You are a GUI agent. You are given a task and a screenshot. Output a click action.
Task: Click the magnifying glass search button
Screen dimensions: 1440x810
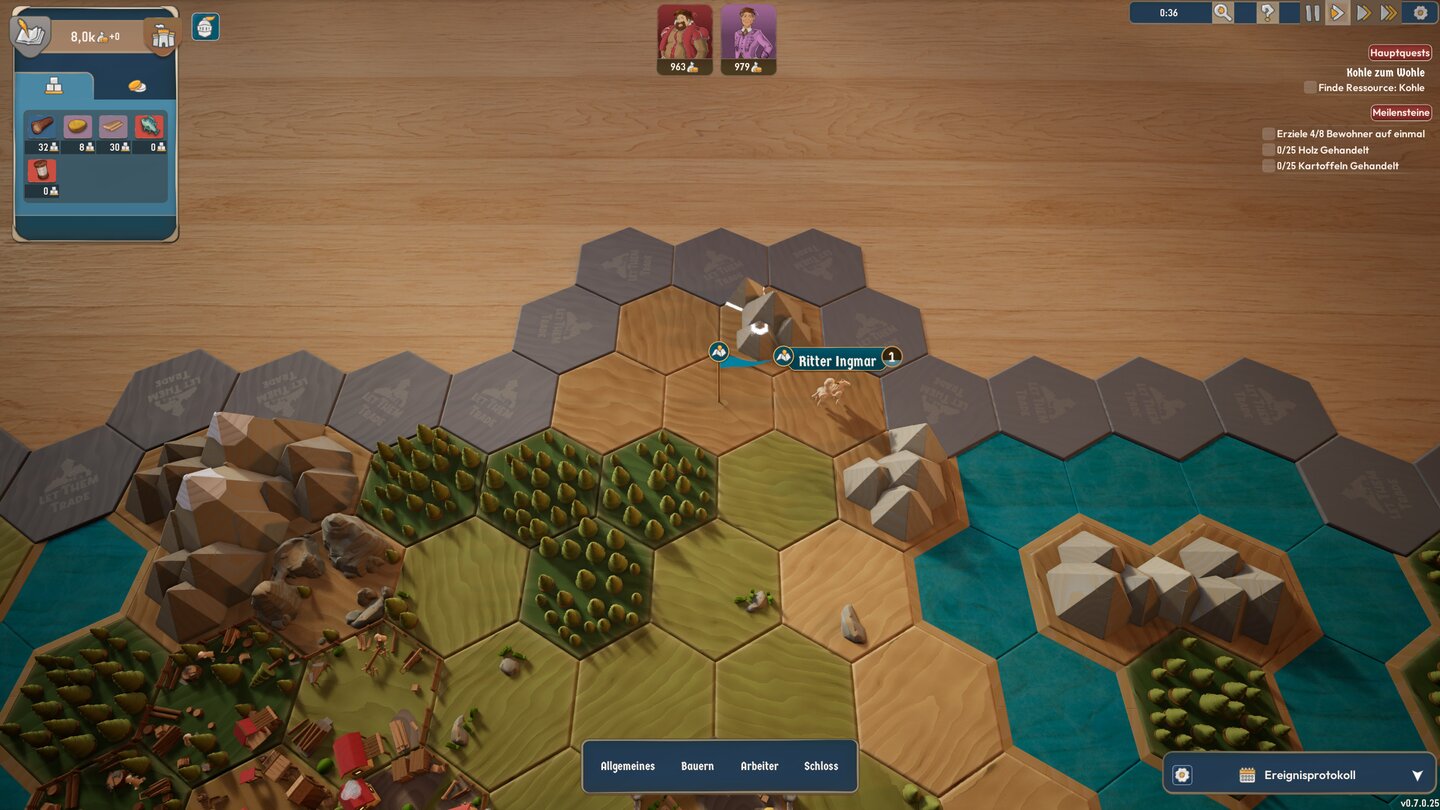click(x=1222, y=13)
